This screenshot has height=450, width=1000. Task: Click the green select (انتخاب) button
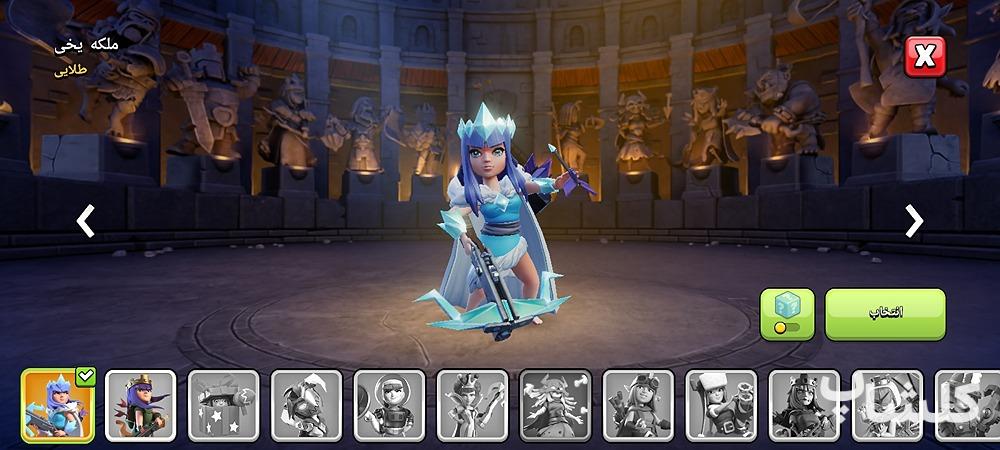point(885,314)
